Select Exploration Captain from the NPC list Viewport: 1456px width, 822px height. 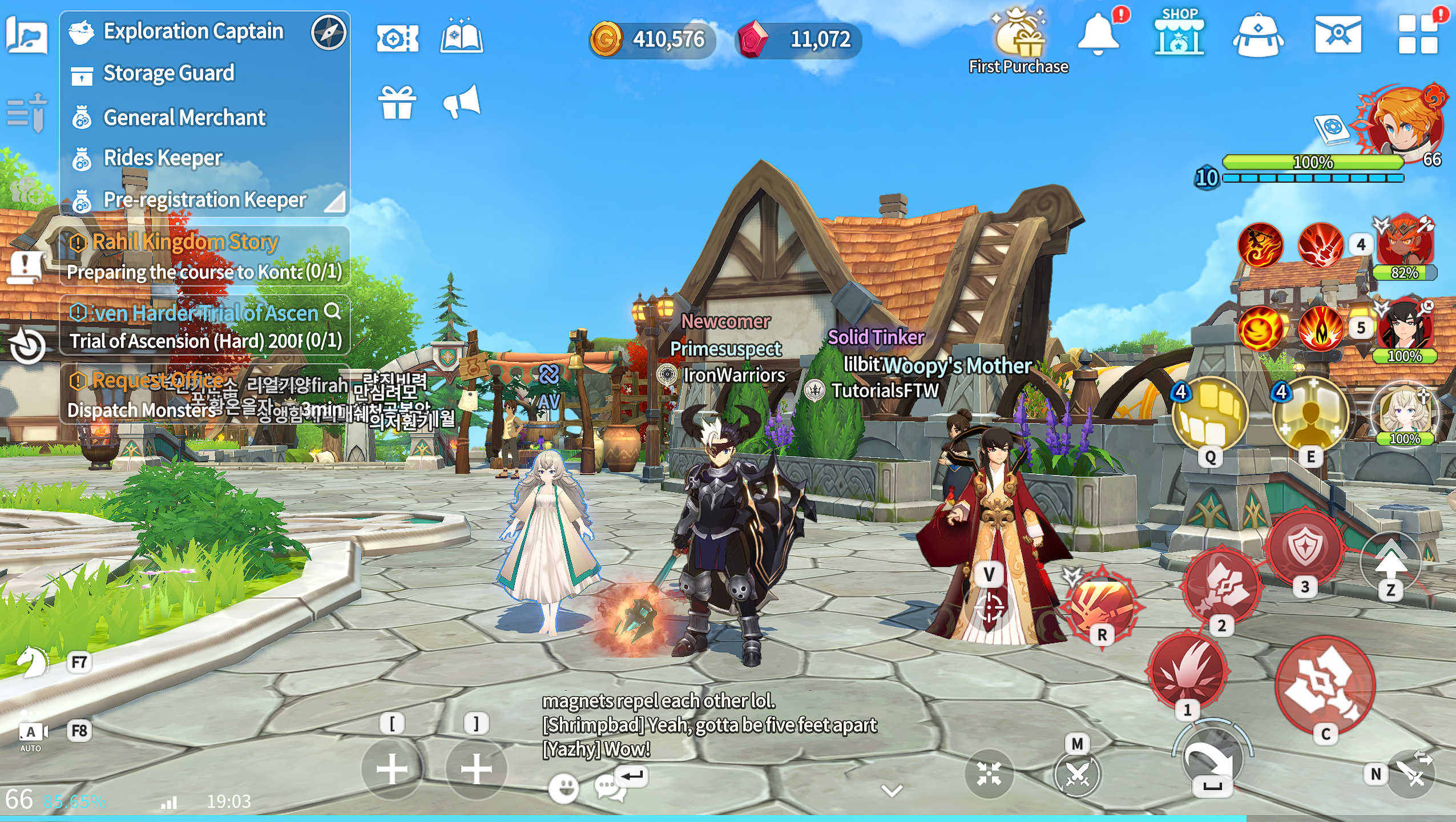193,31
